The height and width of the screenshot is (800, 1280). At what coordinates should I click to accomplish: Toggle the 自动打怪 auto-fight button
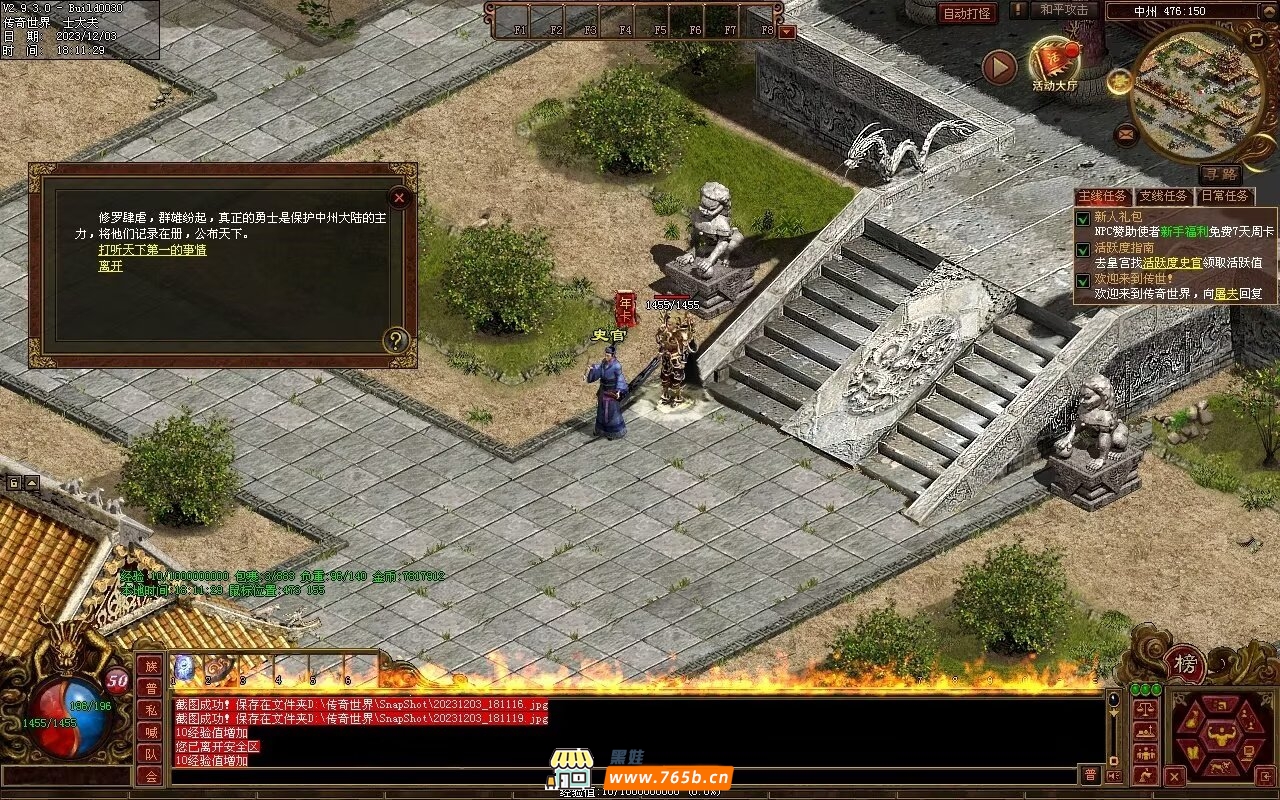[x=967, y=13]
